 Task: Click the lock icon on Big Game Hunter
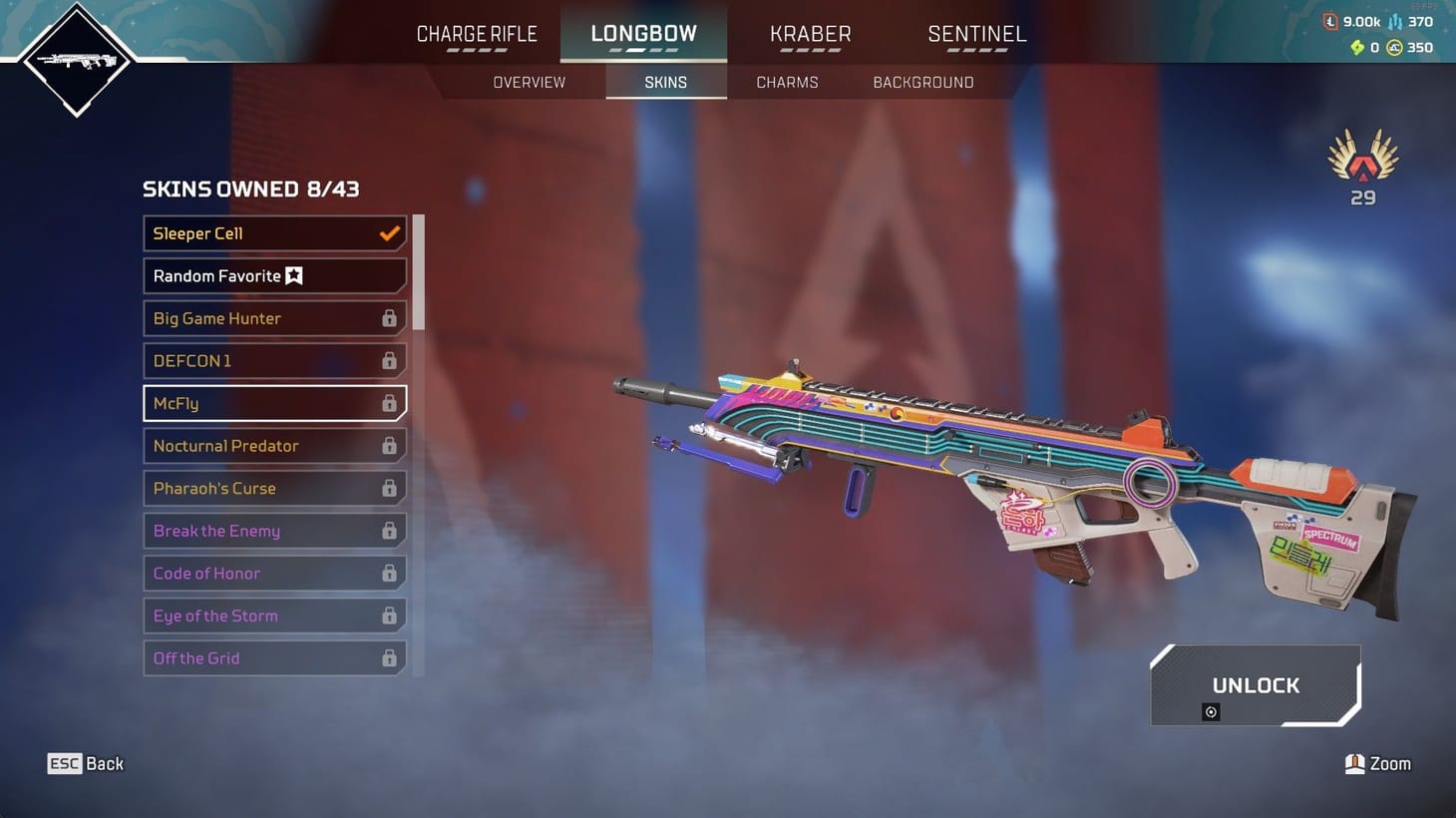pyautogui.click(x=389, y=318)
